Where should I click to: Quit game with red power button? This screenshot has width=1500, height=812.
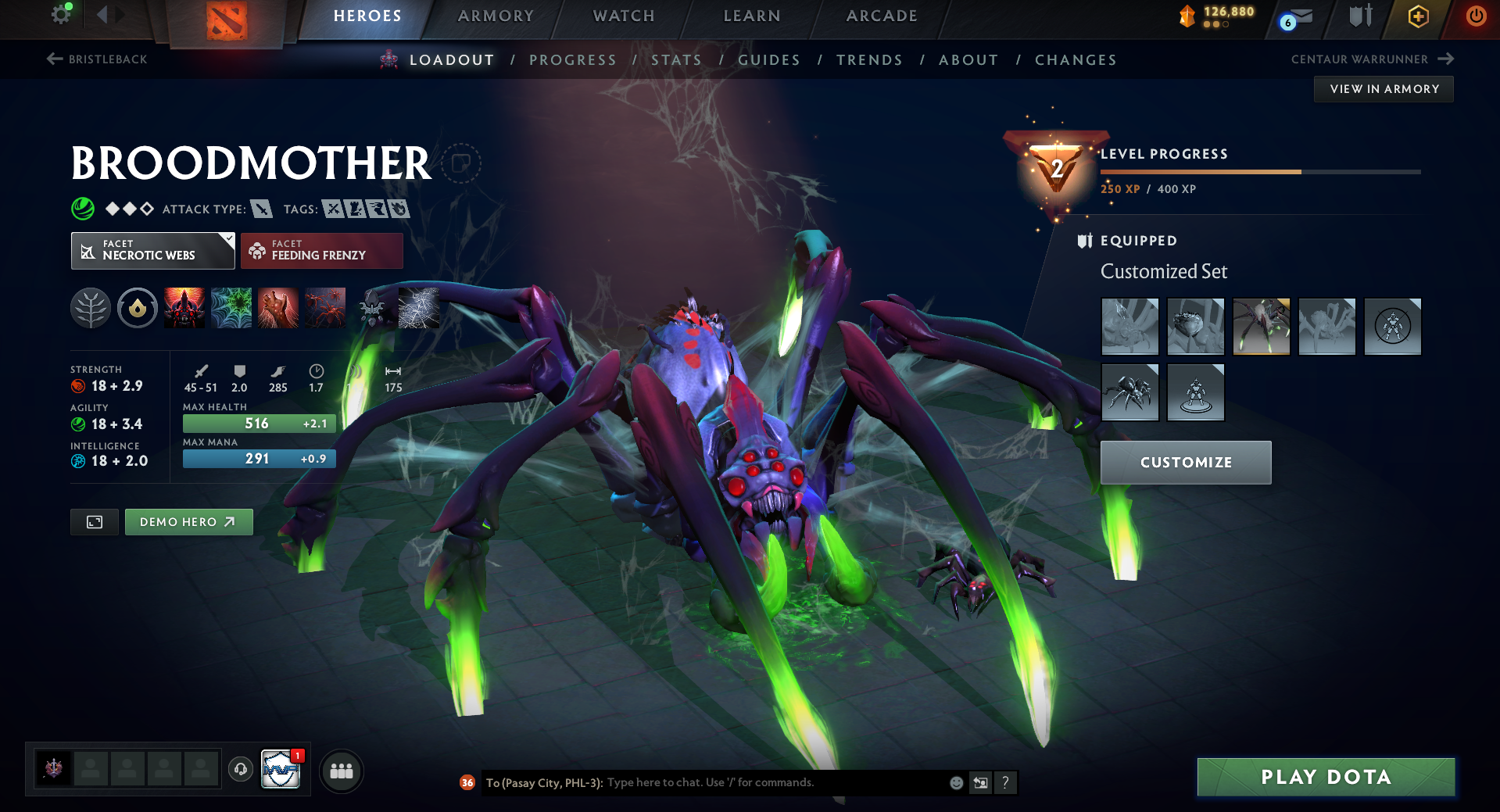pyautogui.click(x=1476, y=16)
